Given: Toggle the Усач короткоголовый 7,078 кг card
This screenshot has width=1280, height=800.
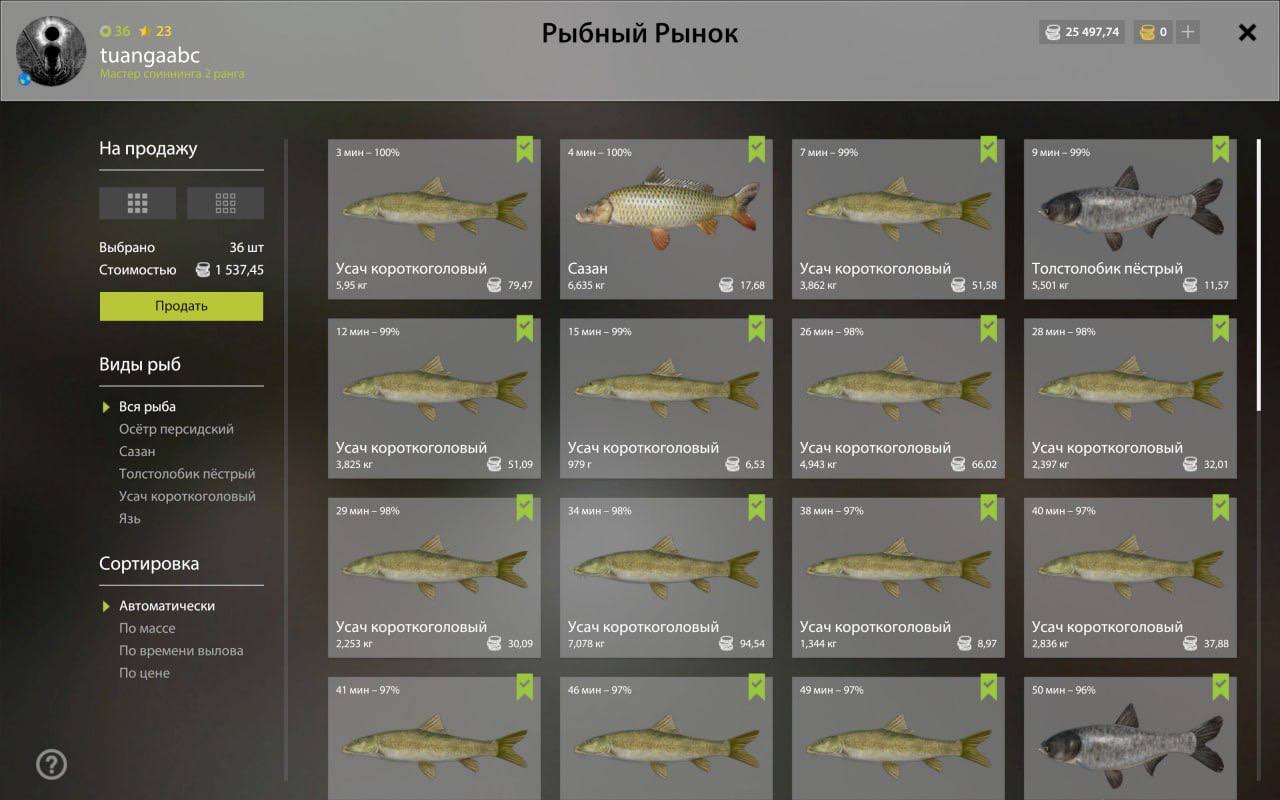Looking at the screenshot, I should tap(666, 577).
